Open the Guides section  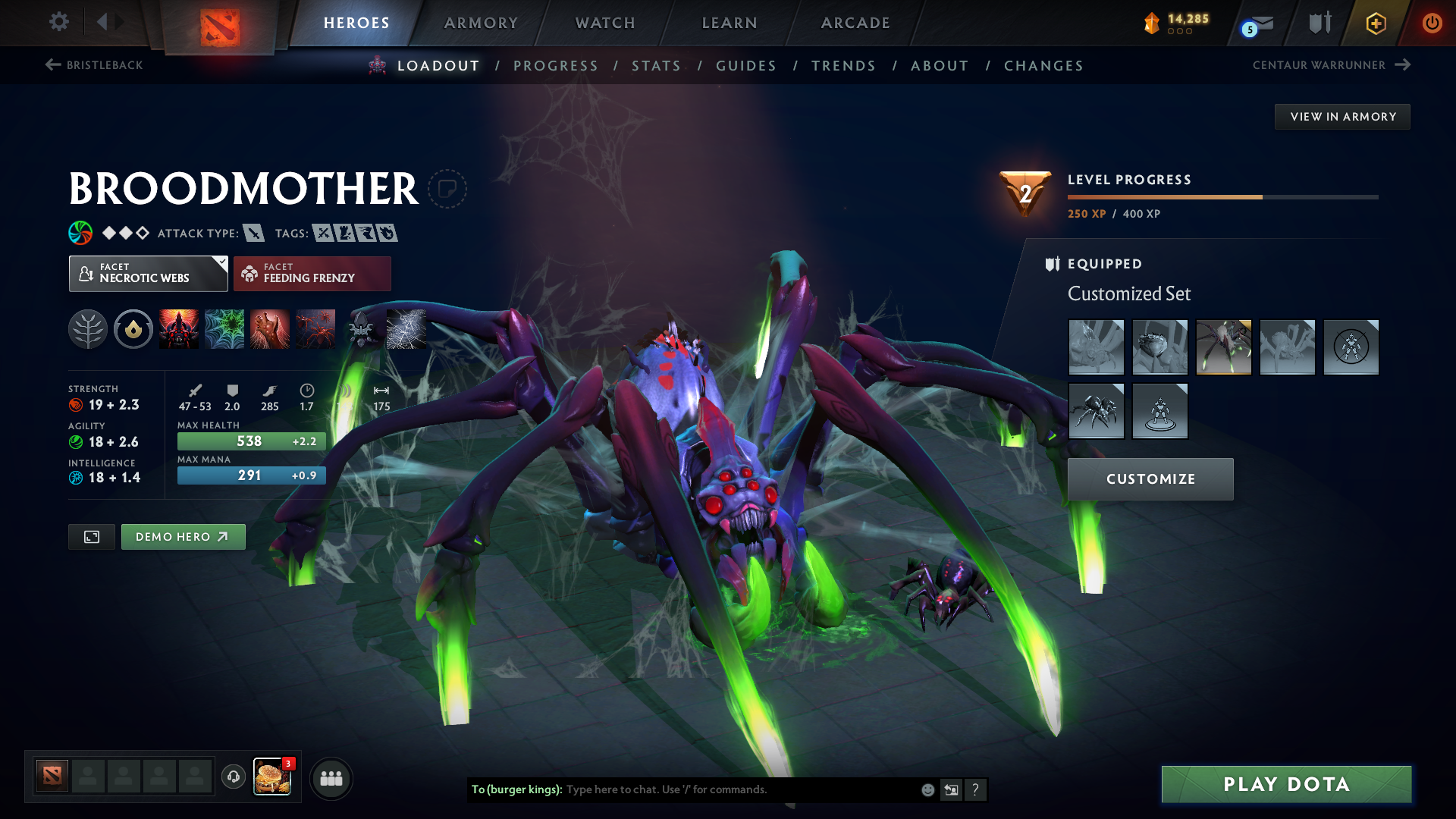745,66
